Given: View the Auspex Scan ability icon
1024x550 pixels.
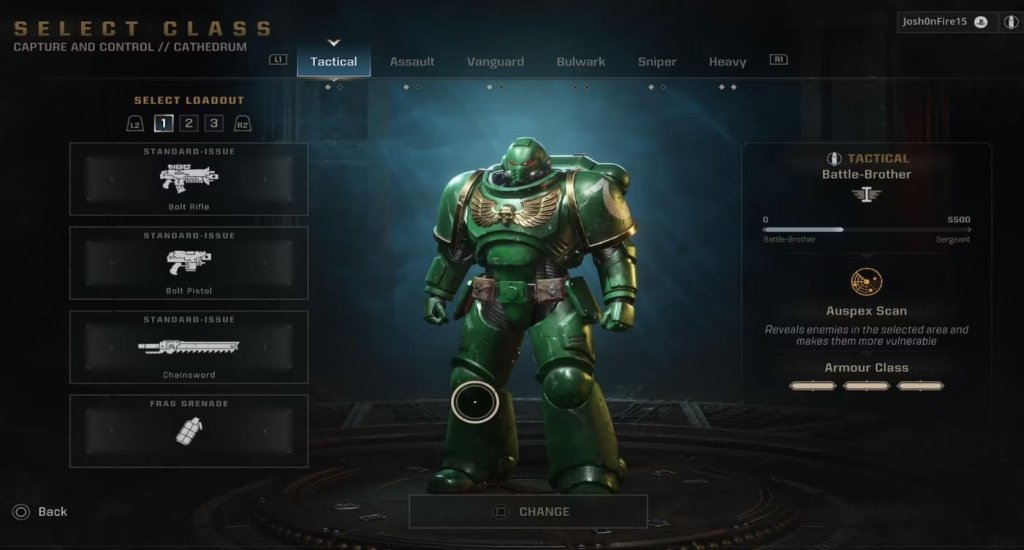Looking at the screenshot, I should point(866,282).
